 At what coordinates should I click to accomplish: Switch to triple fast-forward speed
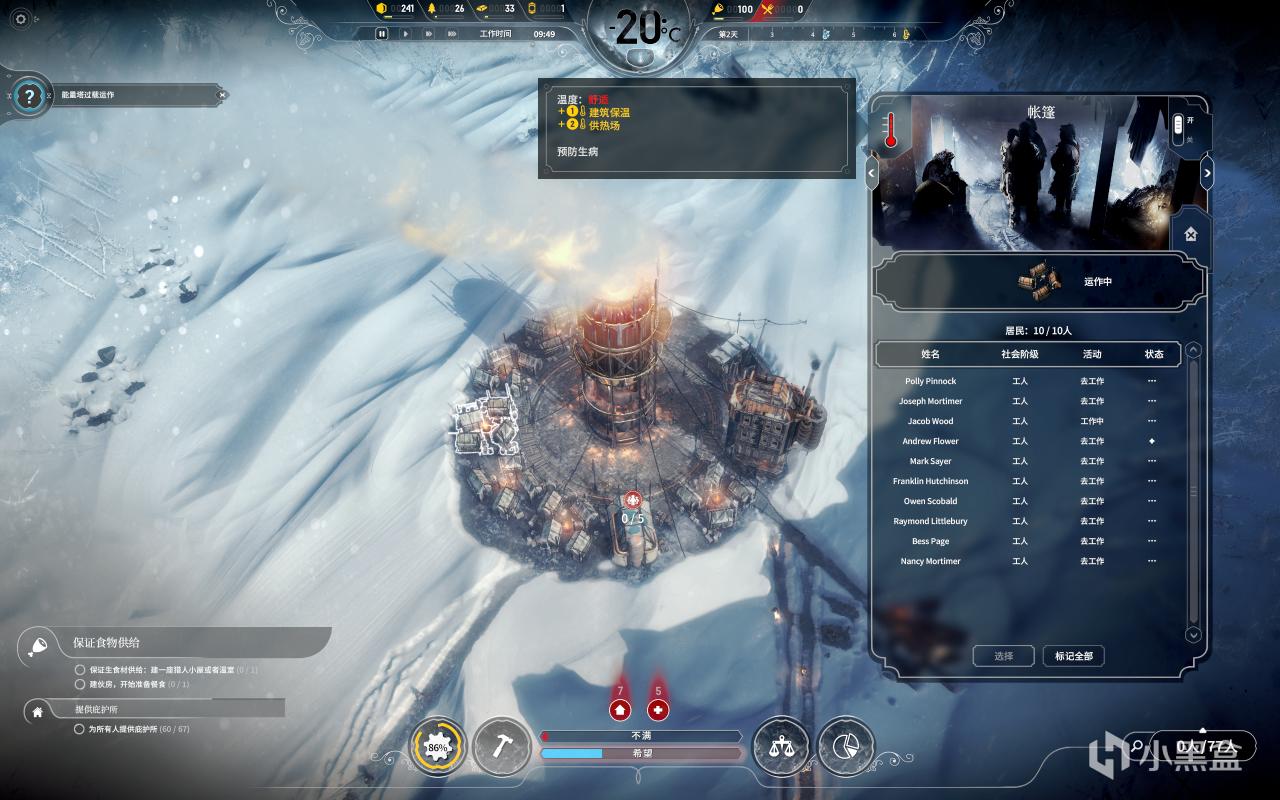click(454, 33)
